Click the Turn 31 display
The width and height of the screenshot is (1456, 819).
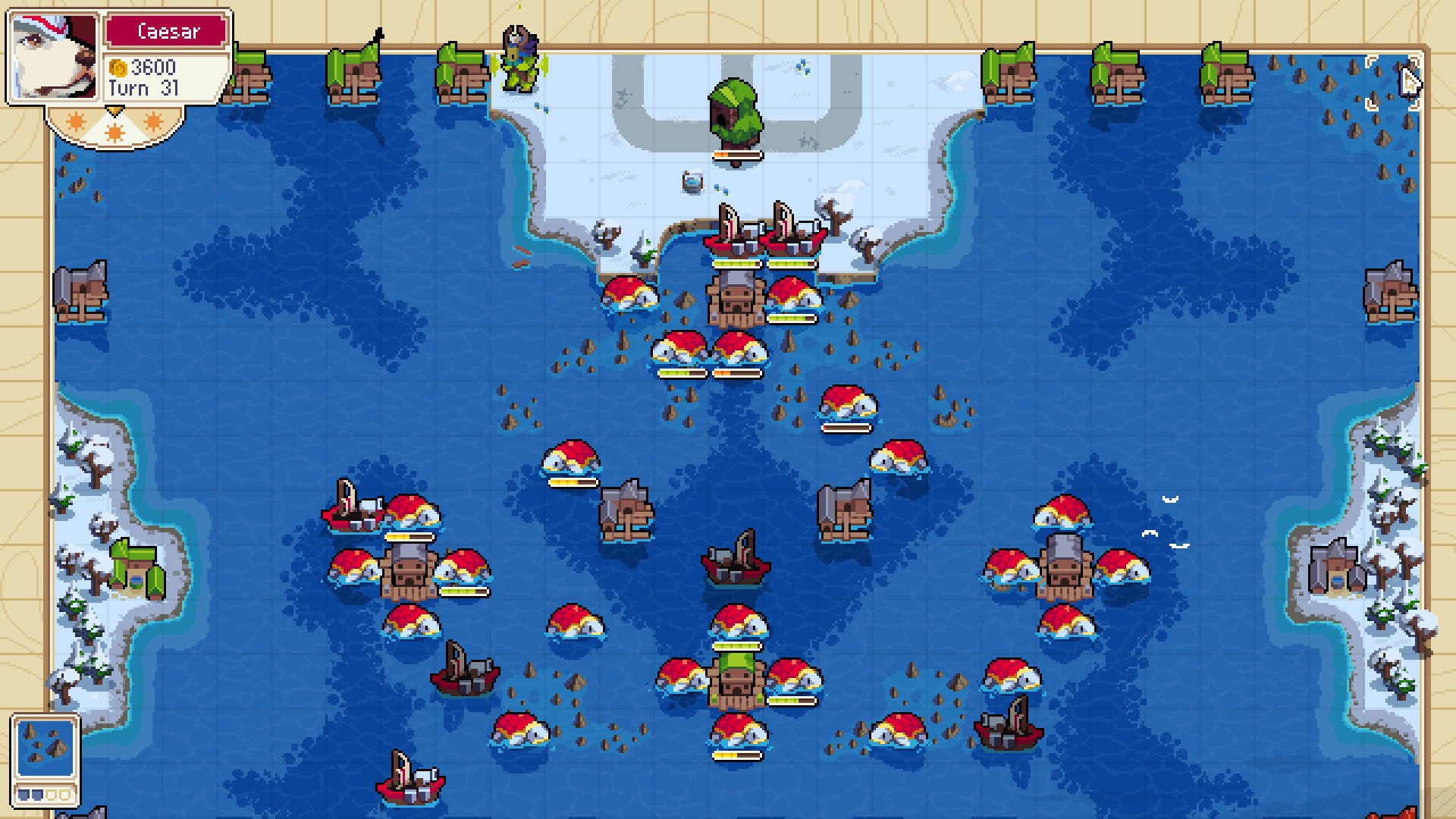[140, 88]
